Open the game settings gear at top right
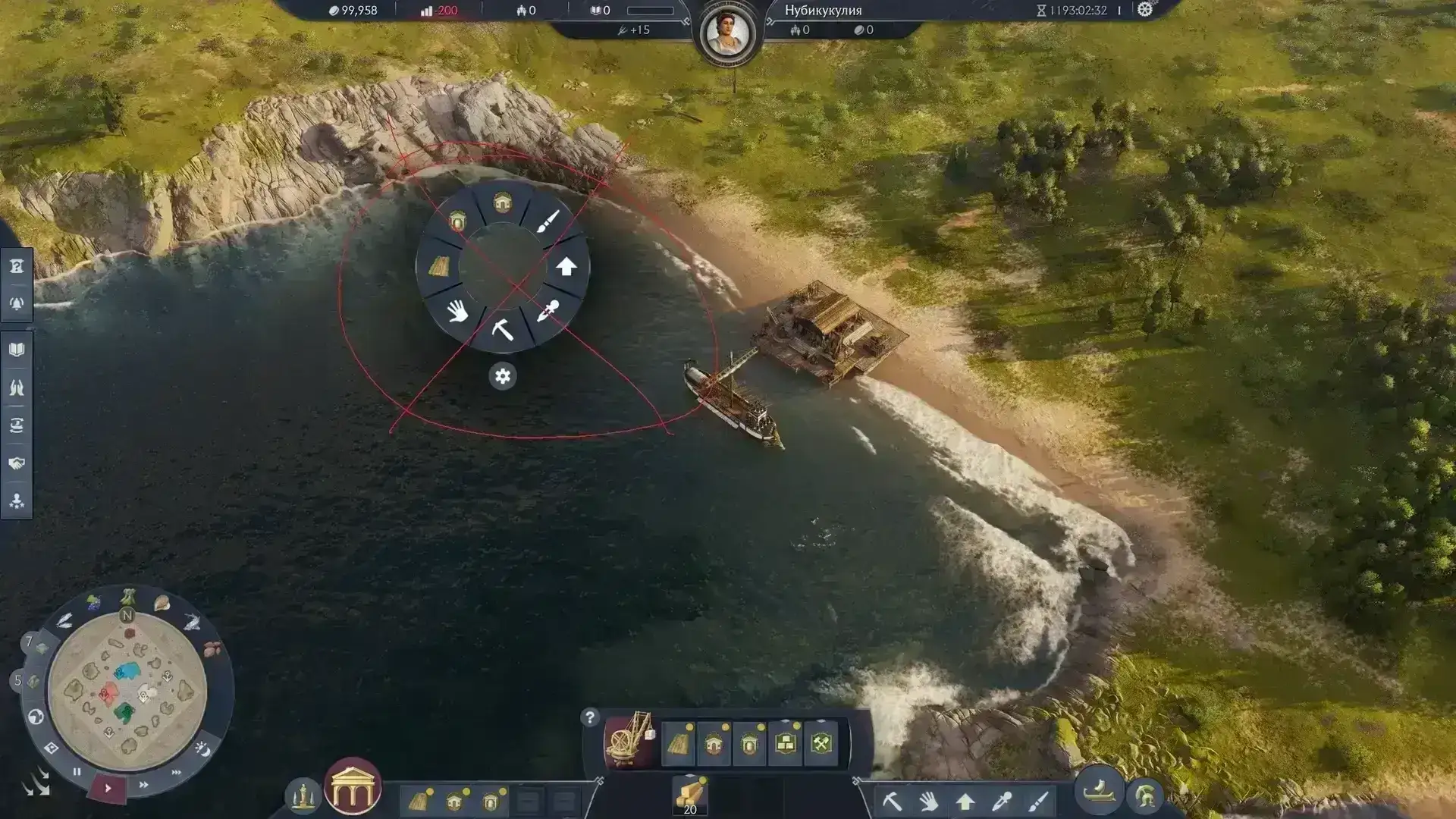This screenshot has width=1456, height=819. tap(1144, 10)
